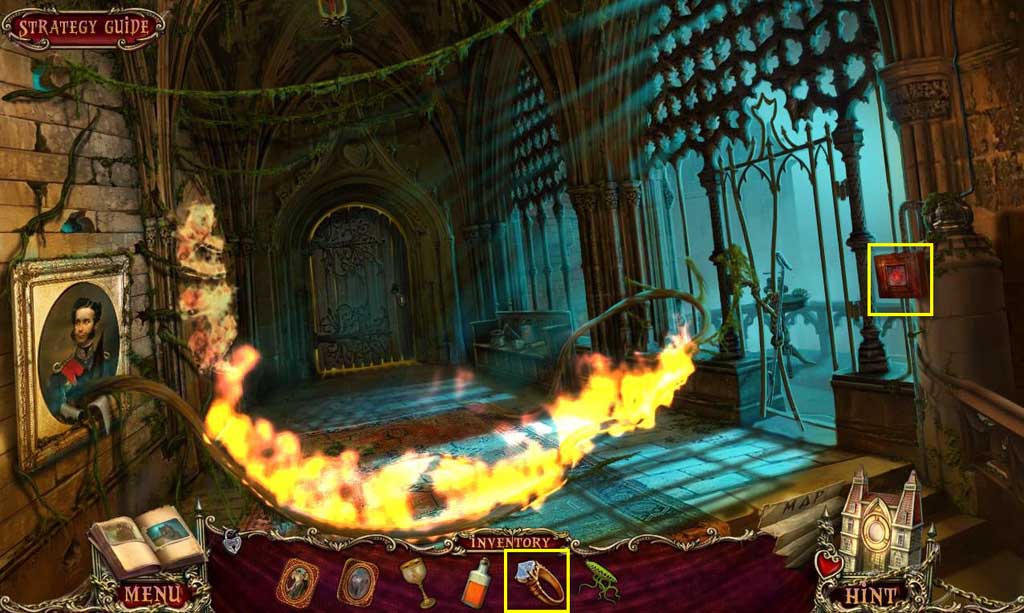Select the green insect inventory item
Screen dimensions: 1024x613
pos(602,582)
